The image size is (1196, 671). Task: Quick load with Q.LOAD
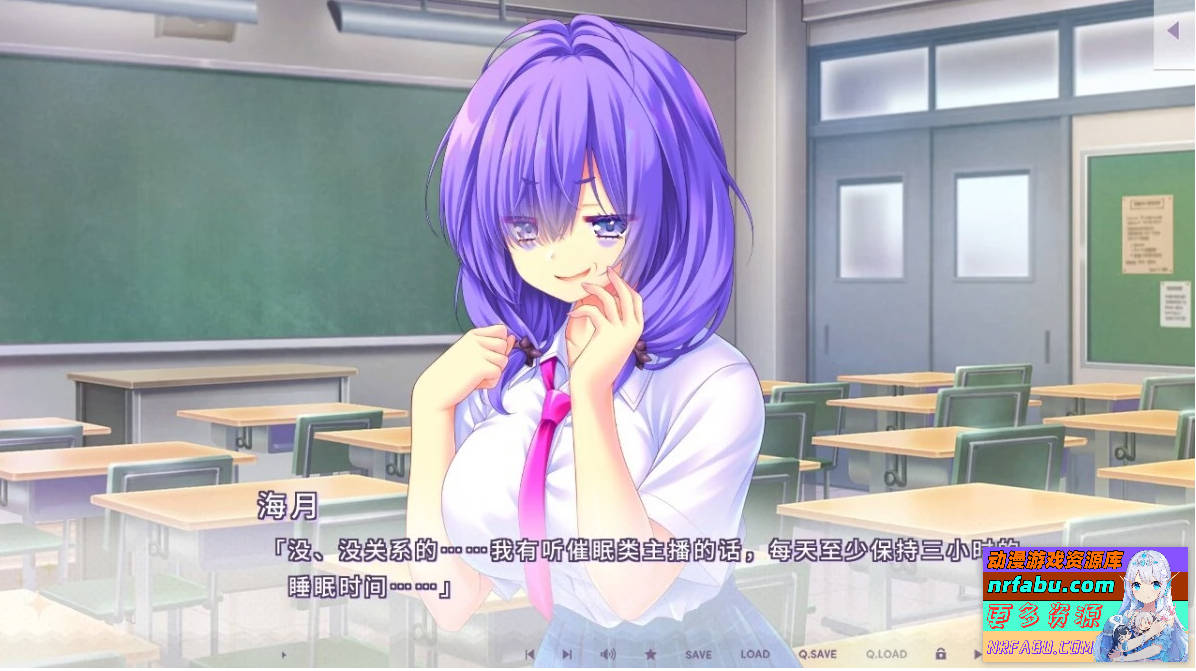click(884, 654)
